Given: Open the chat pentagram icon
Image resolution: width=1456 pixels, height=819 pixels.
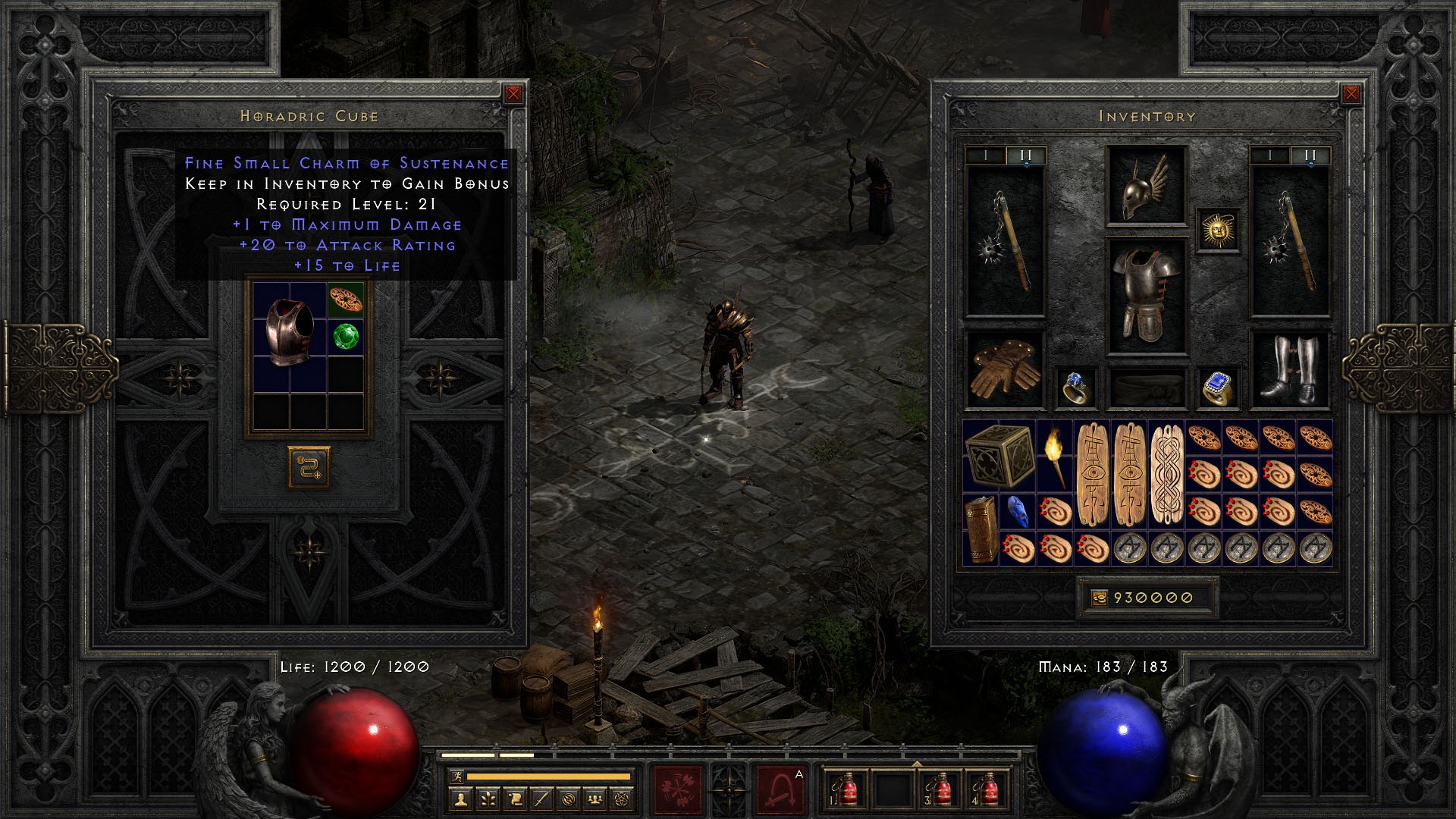Looking at the screenshot, I should [622, 800].
